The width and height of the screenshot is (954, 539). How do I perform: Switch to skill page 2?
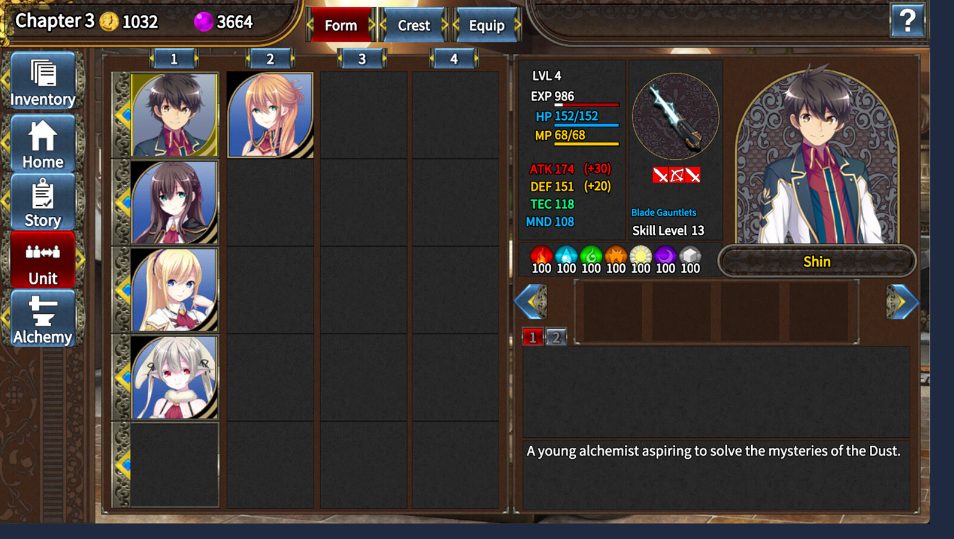(556, 337)
